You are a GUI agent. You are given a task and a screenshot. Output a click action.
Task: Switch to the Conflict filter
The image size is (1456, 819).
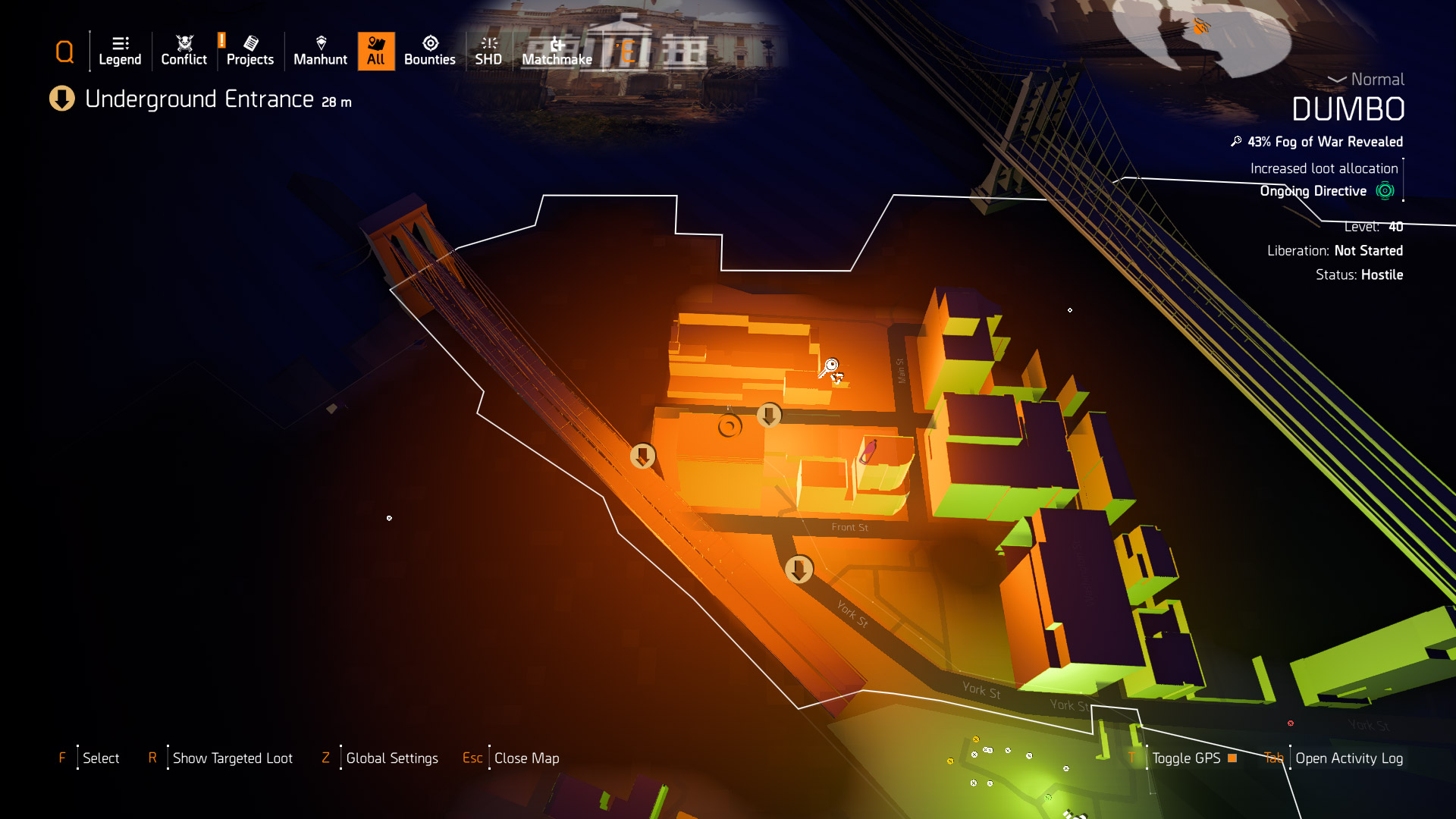click(x=184, y=51)
